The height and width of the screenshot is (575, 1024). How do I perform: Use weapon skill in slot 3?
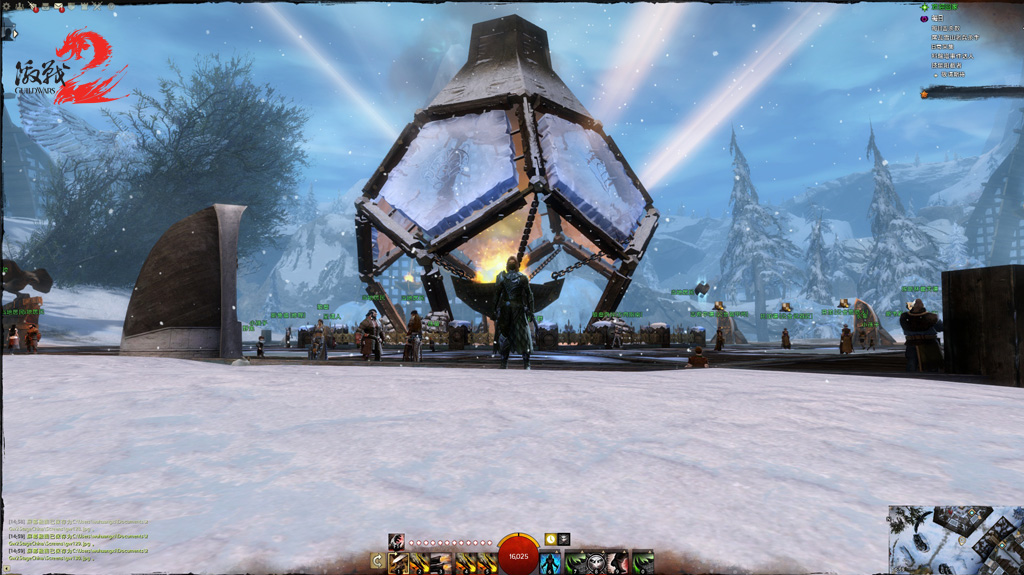(442, 562)
